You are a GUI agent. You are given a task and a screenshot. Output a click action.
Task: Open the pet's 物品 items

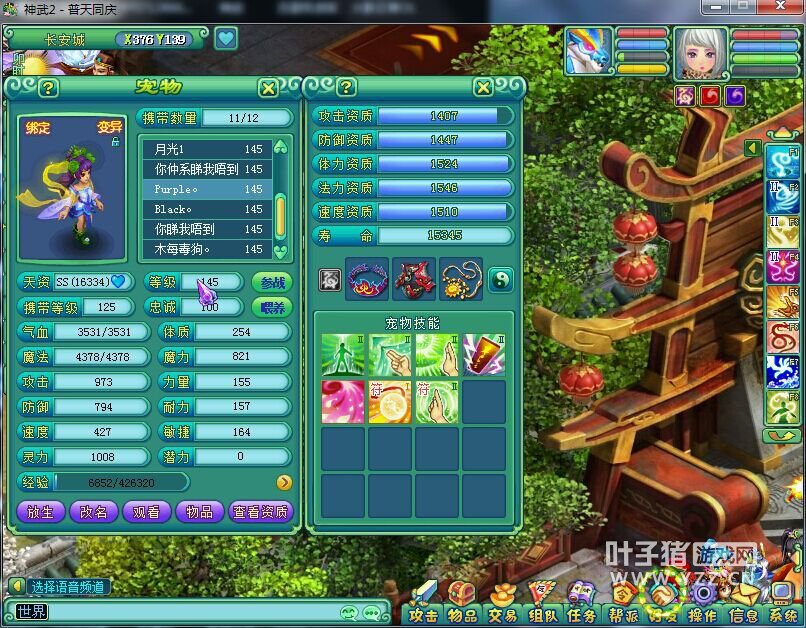pos(199,511)
